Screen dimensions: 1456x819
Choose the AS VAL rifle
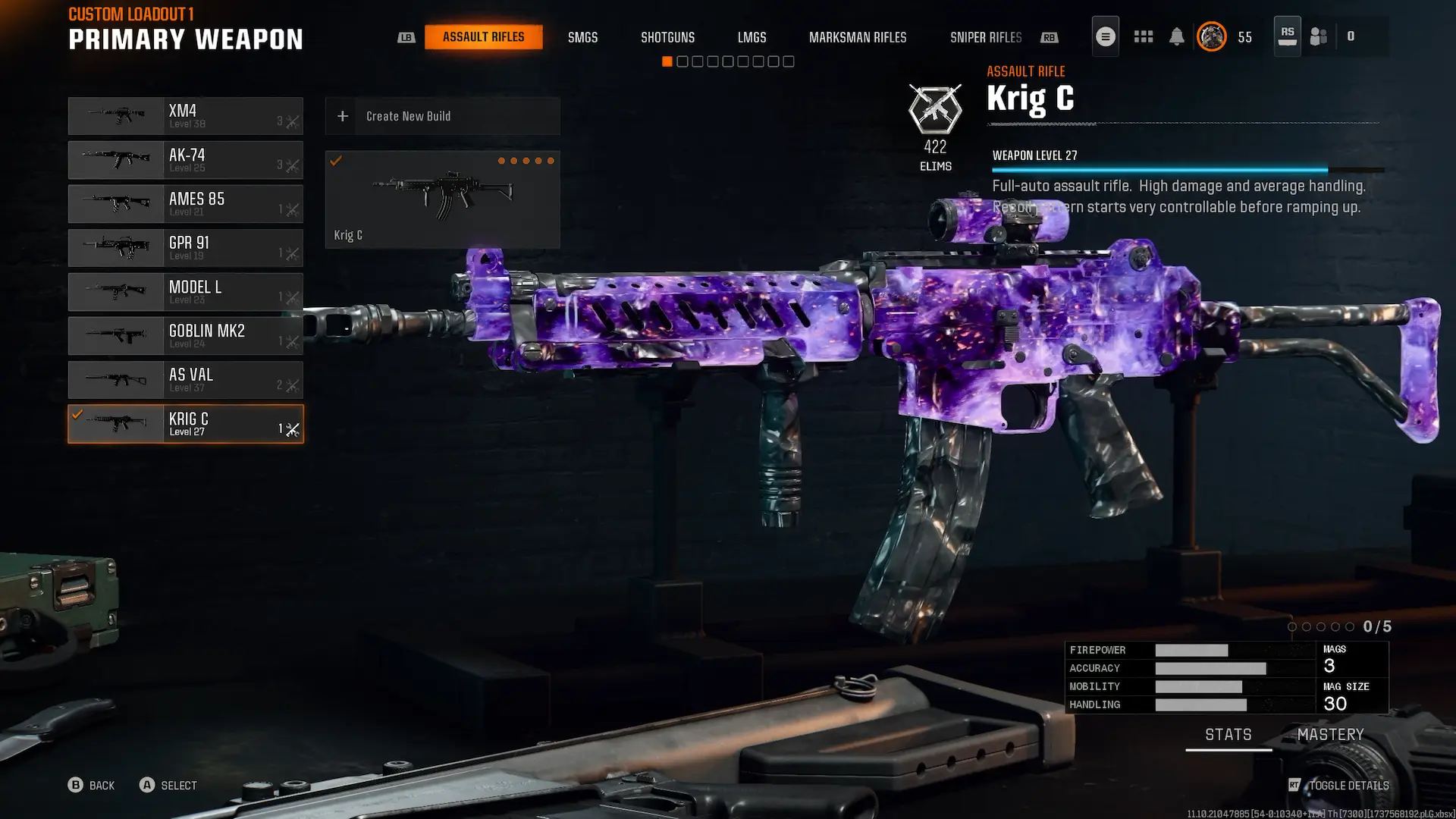[x=186, y=380]
